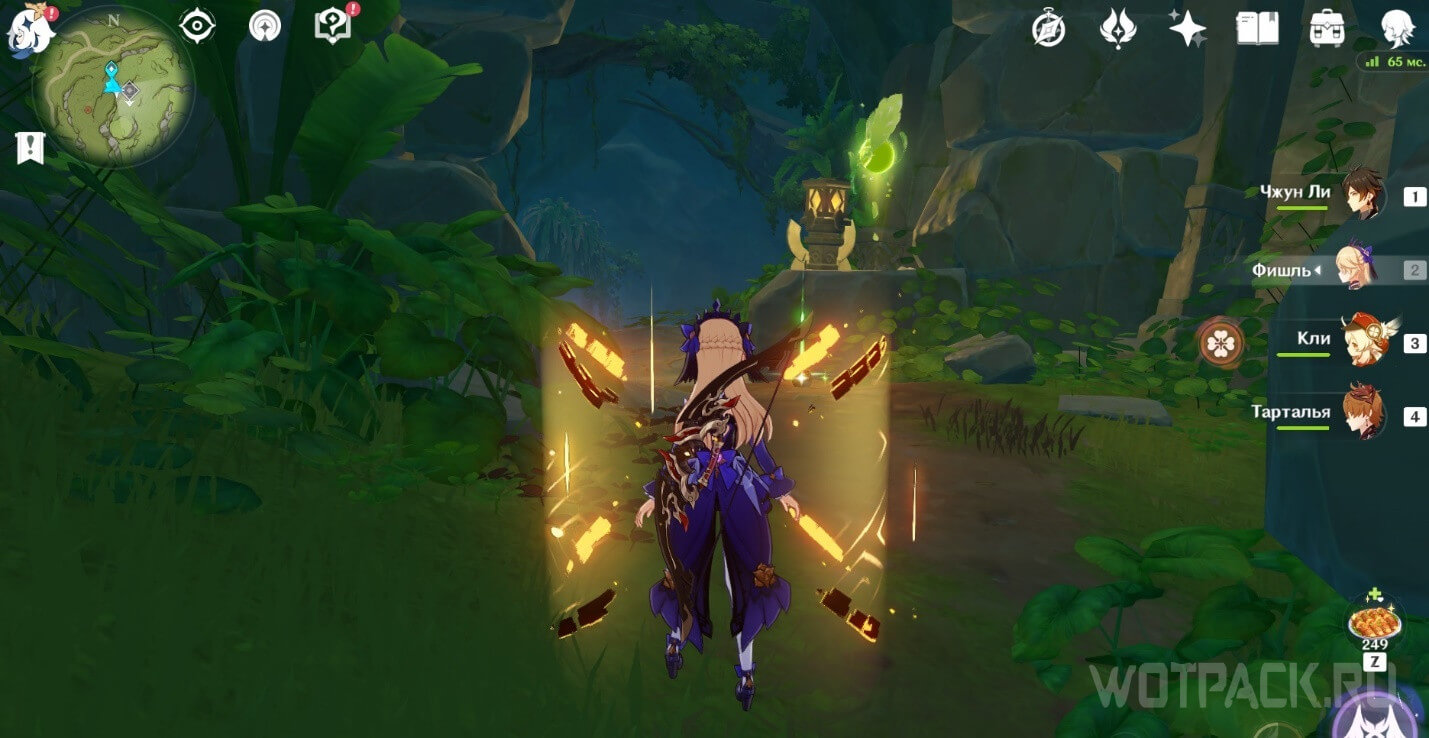
Task: Open the inventory backpack icon
Action: [1327, 28]
